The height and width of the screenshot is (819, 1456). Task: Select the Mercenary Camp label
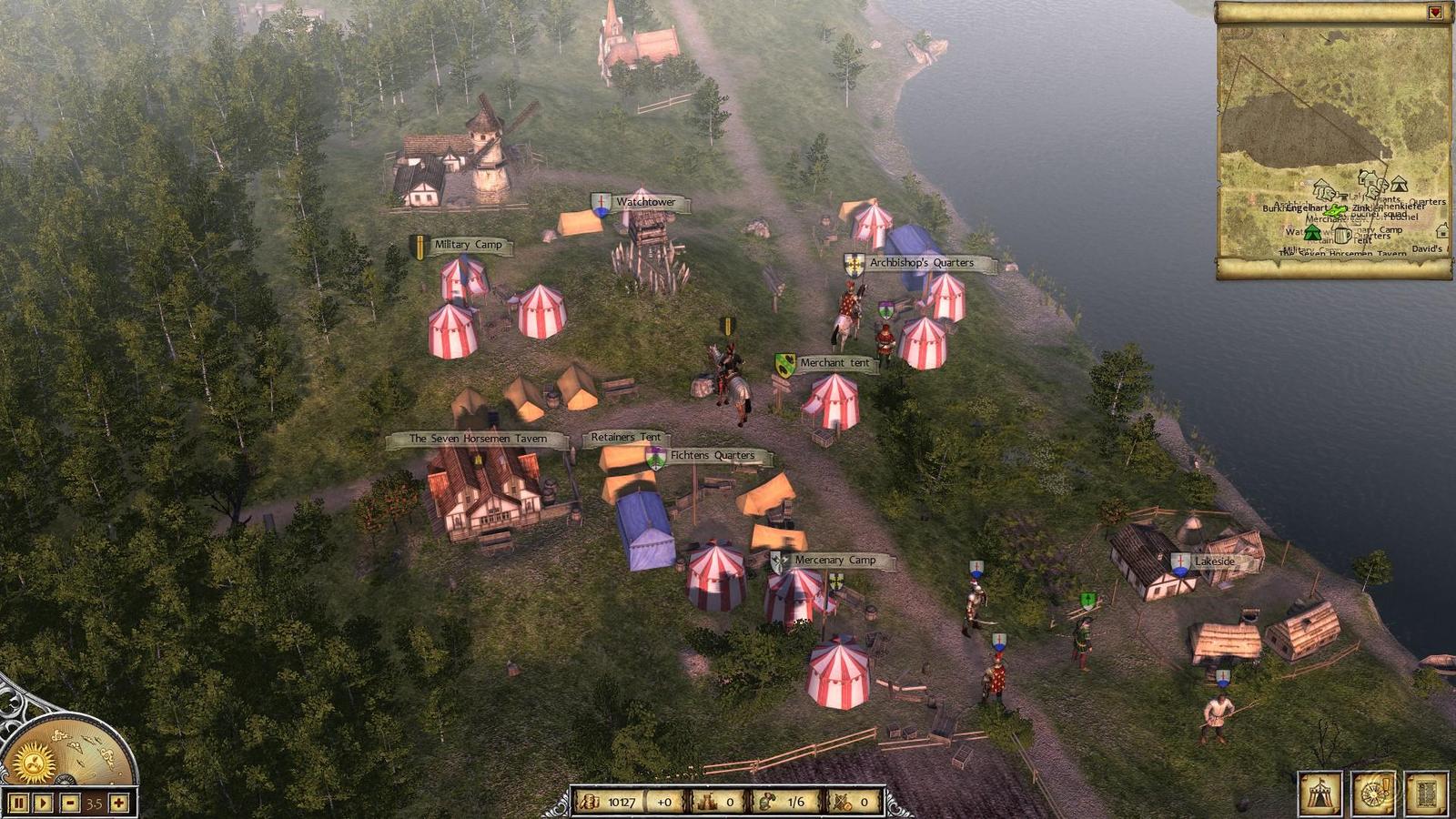[x=834, y=561]
